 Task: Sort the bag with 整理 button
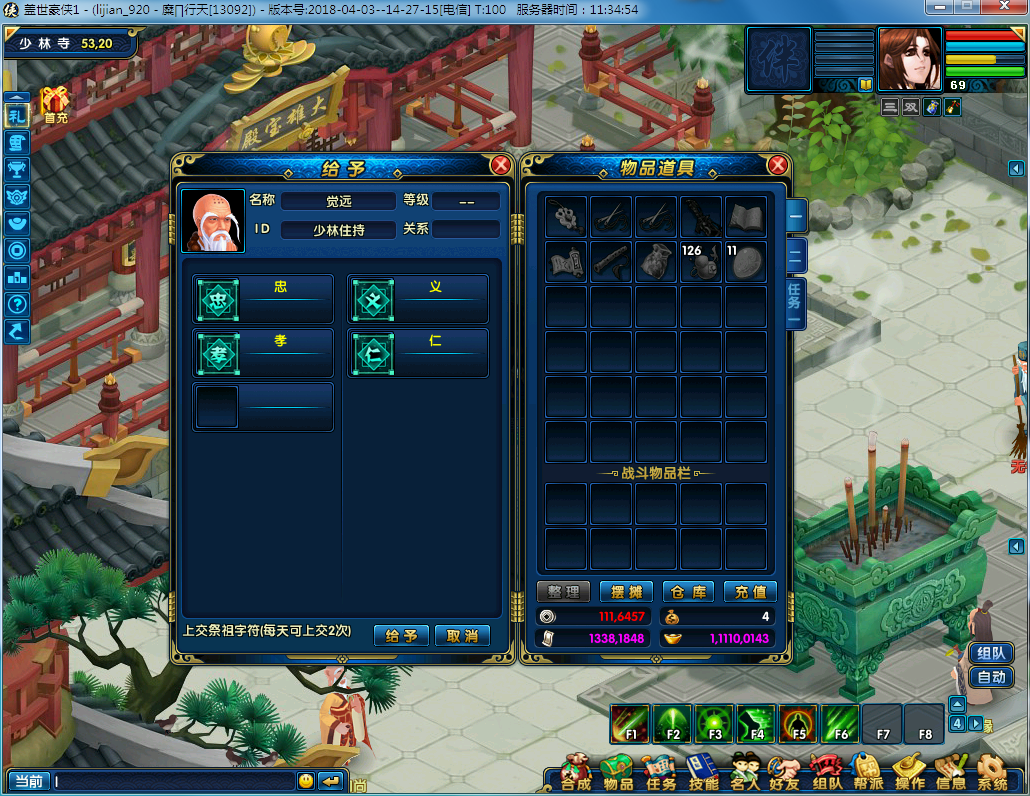(x=563, y=592)
